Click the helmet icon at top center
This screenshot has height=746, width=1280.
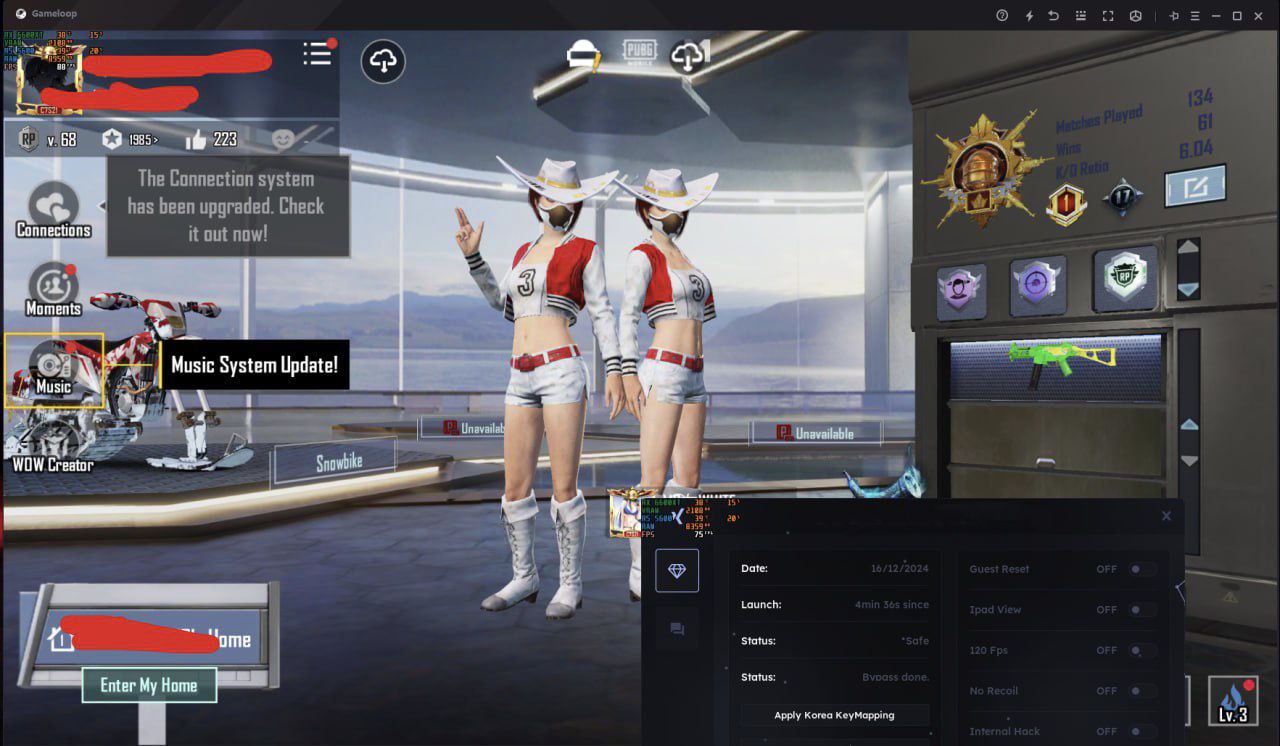click(583, 56)
